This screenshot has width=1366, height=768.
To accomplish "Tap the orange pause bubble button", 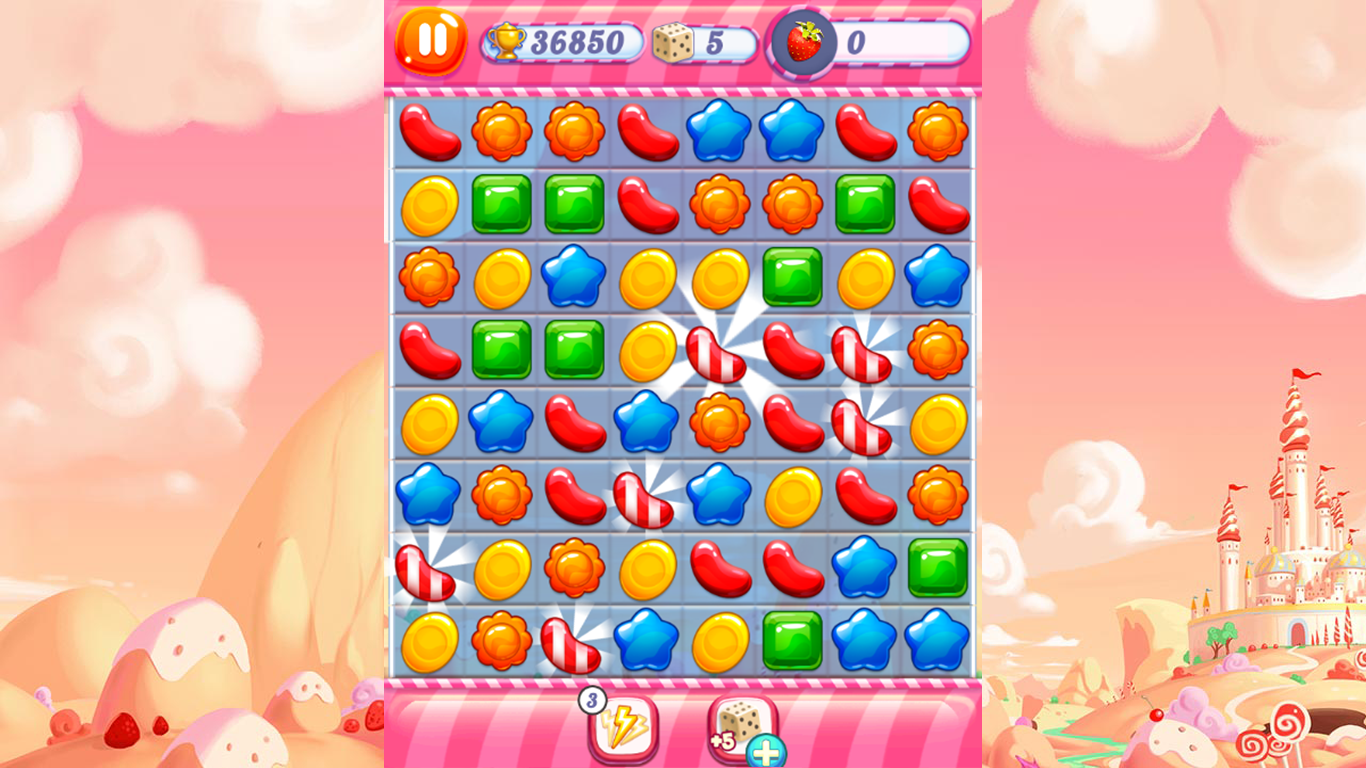I will pos(431,41).
